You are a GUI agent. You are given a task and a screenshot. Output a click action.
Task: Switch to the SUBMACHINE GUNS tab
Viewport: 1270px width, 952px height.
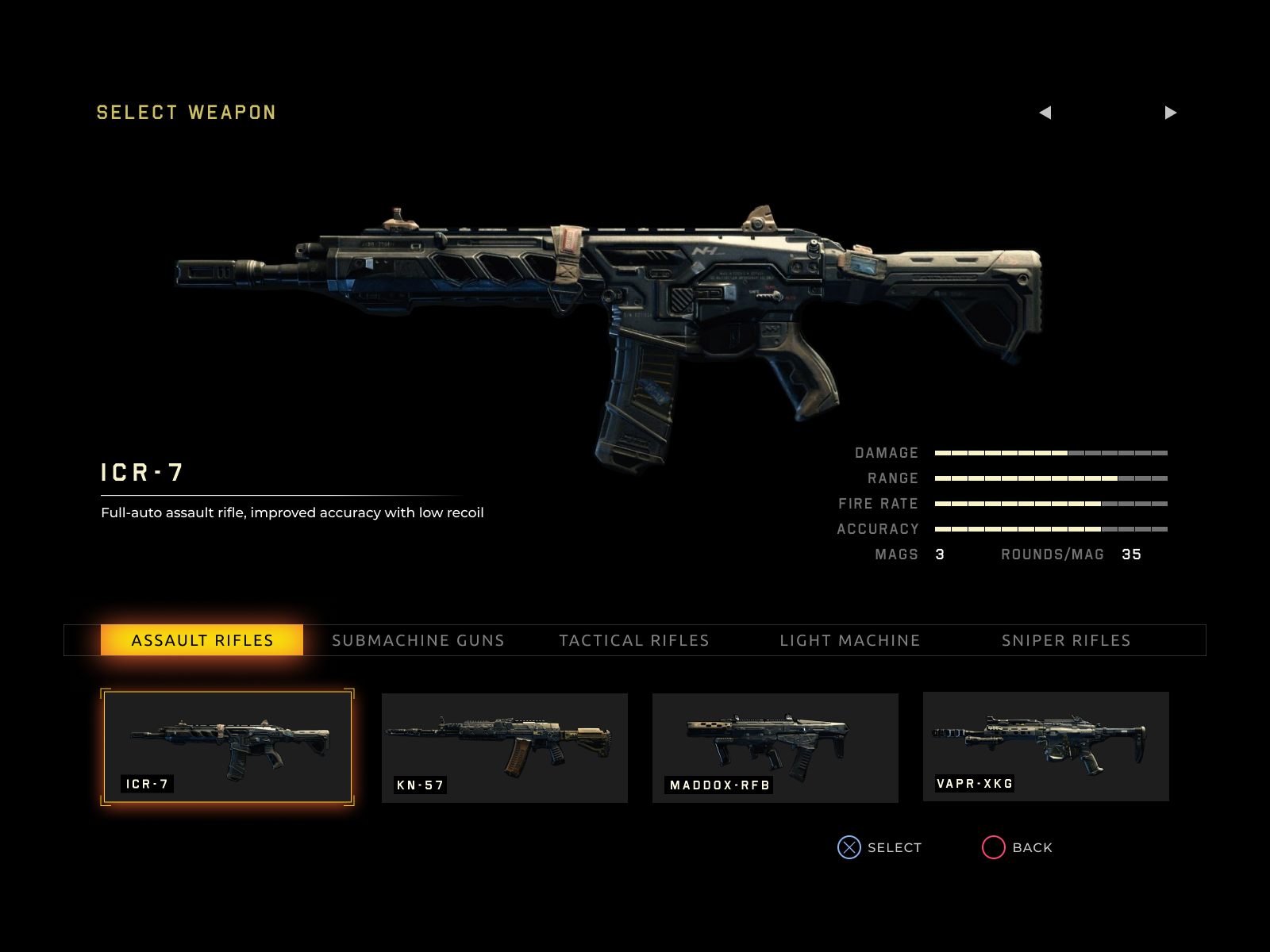click(x=419, y=640)
